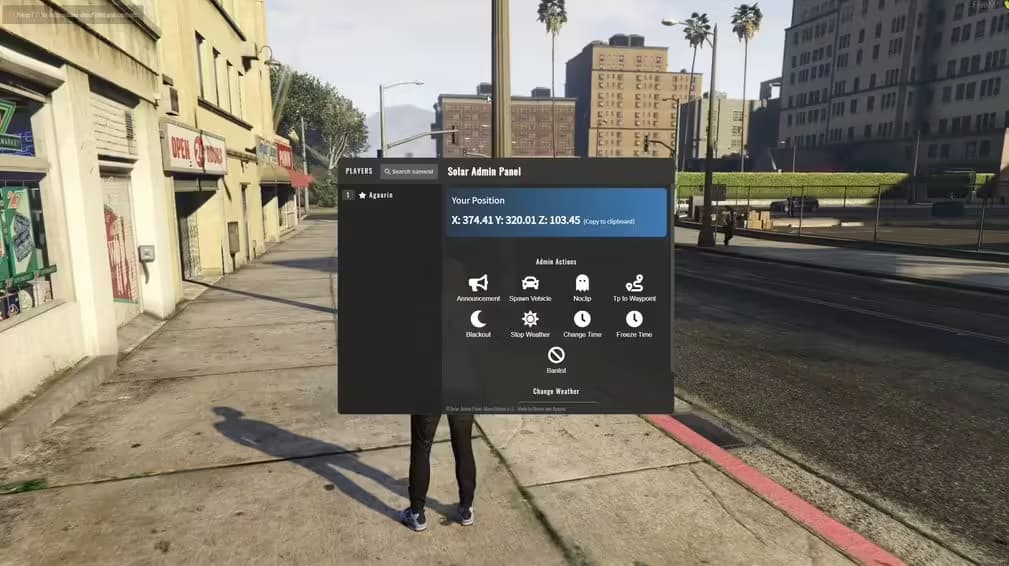Toggle Noclip with the ghost icon

582,284
